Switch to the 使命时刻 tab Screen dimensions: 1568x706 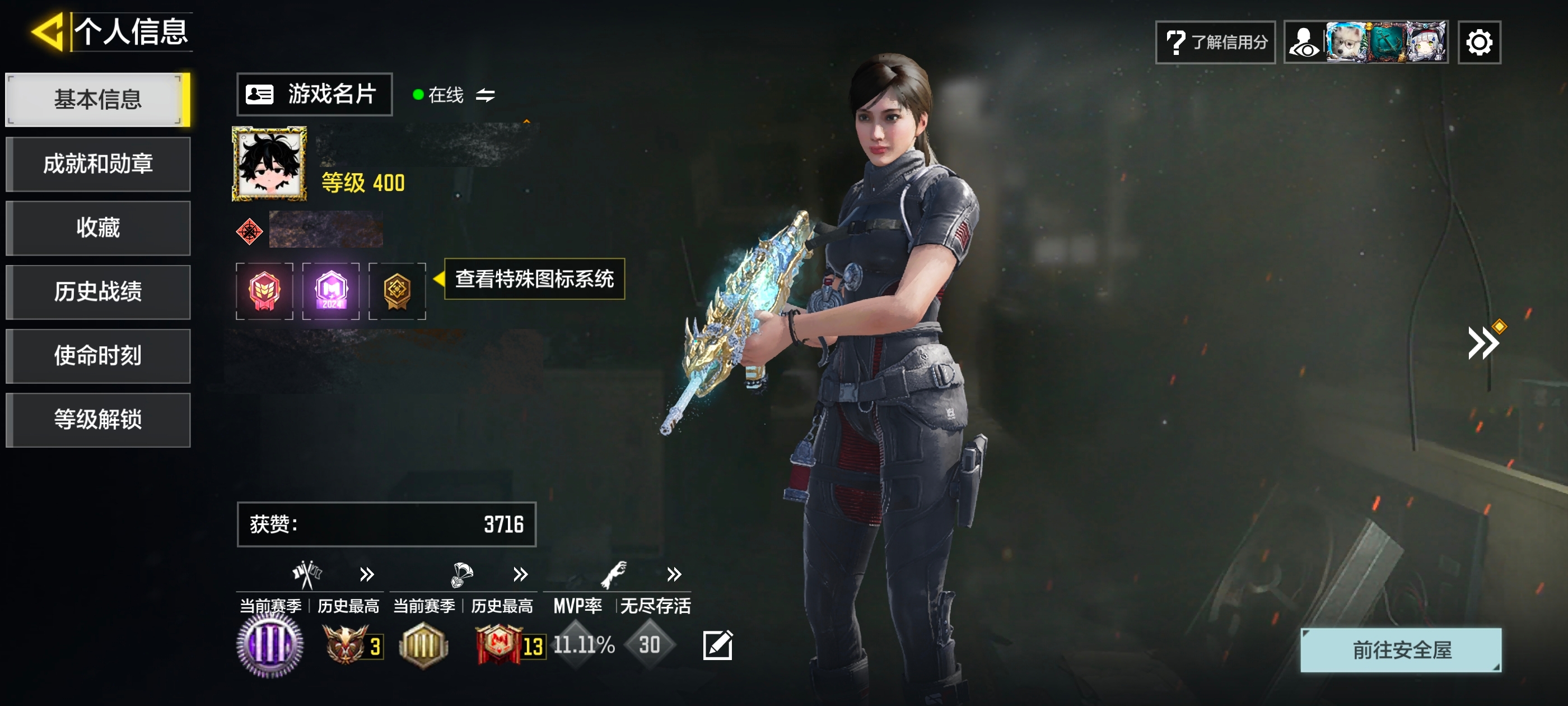click(x=97, y=356)
